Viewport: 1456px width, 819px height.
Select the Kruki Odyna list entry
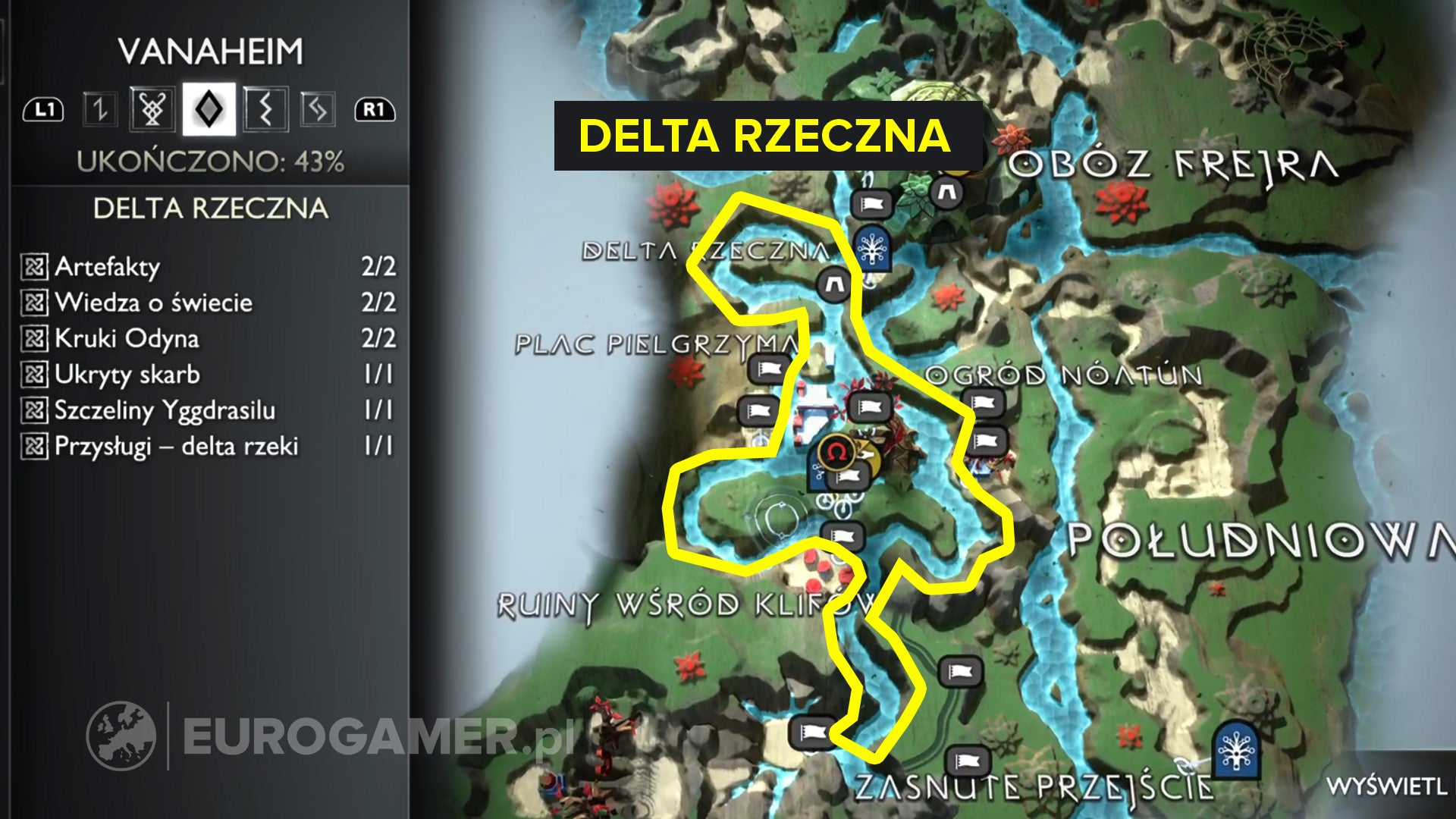click(x=129, y=339)
